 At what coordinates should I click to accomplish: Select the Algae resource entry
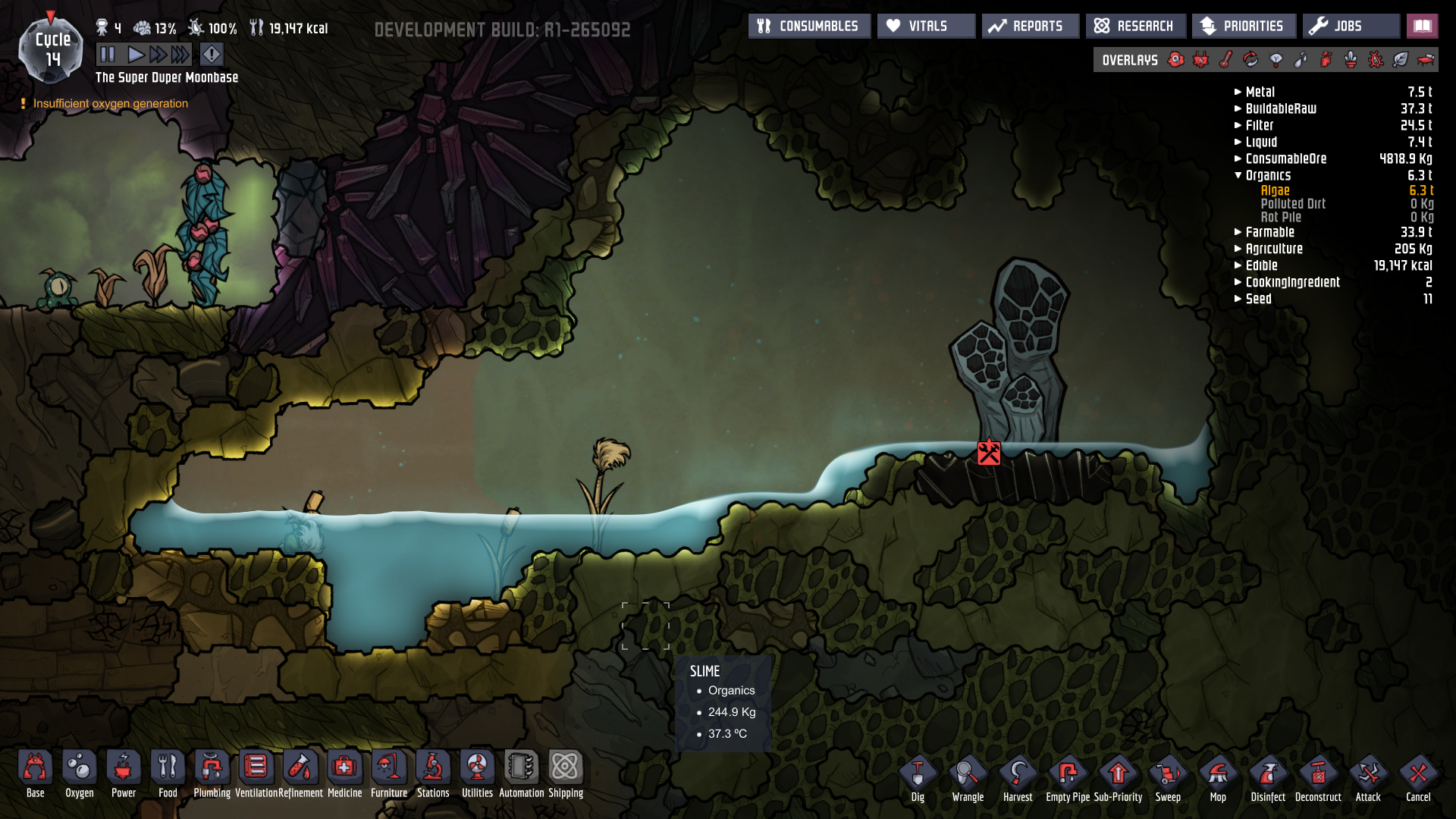coord(1275,190)
